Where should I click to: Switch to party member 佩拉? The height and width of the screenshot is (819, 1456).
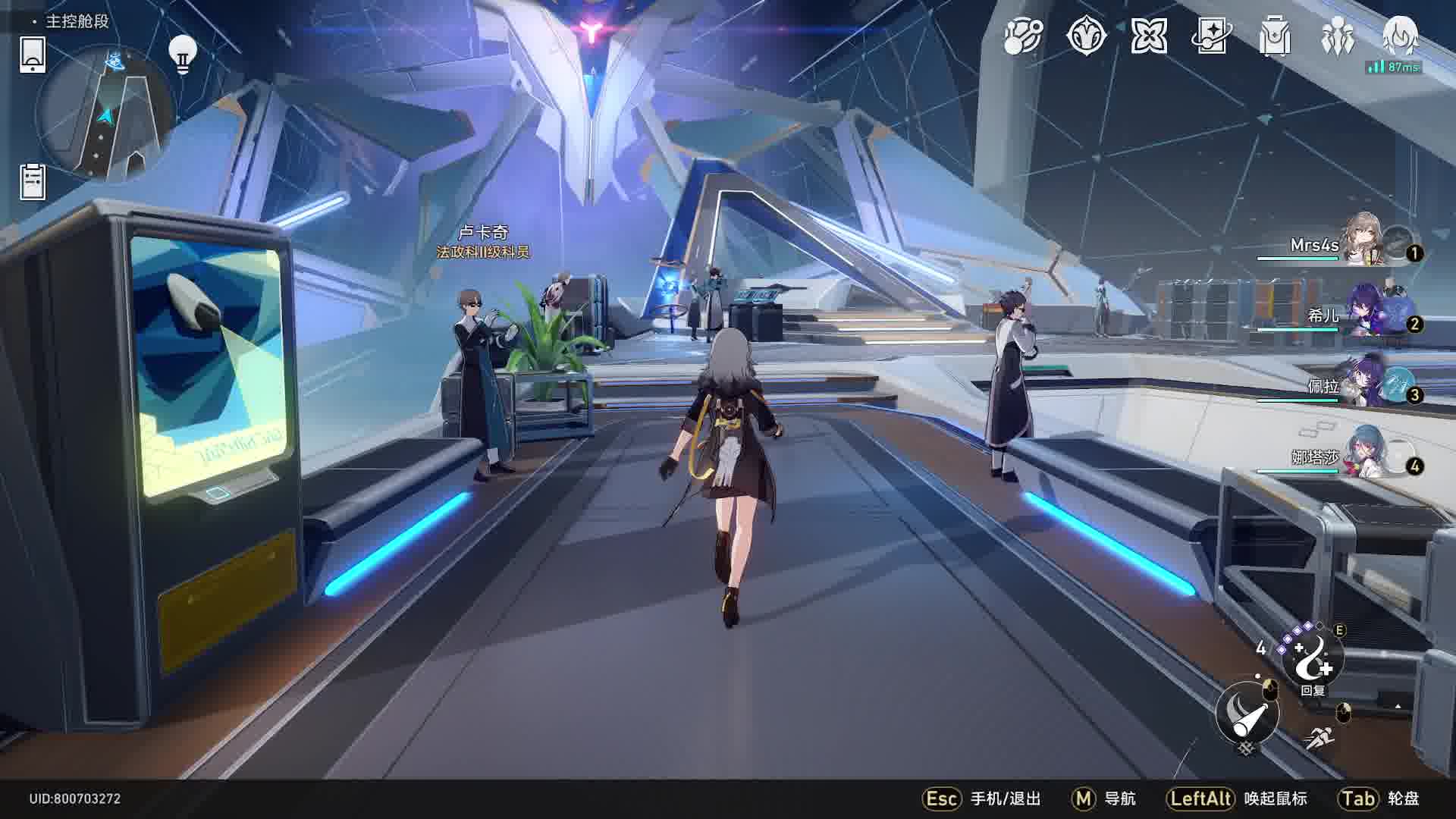(1365, 383)
